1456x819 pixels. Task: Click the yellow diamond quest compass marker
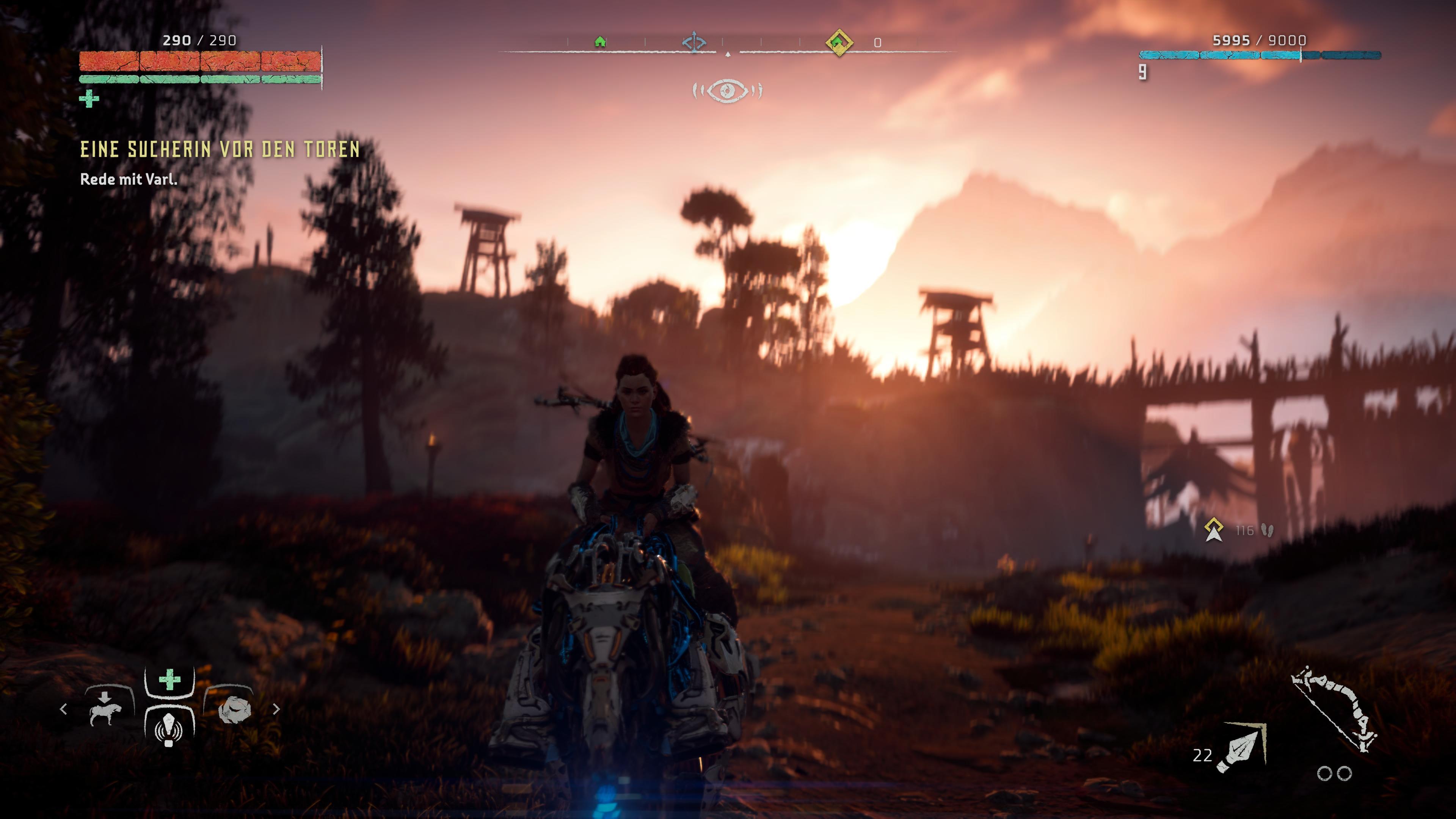(x=838, y=42)
